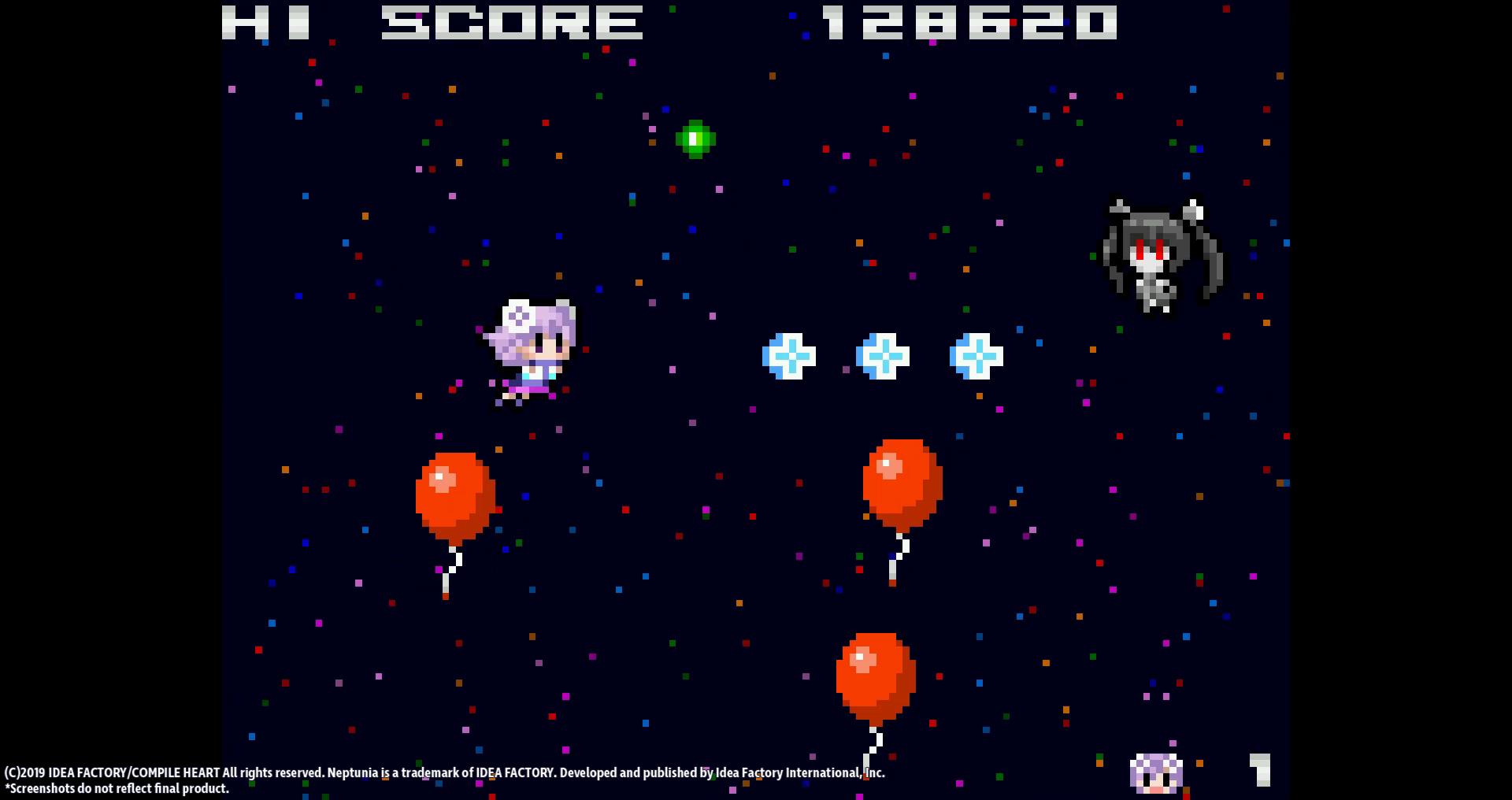Pop the upper-right red balloon

pyautogui.click(x=902, y=484)
